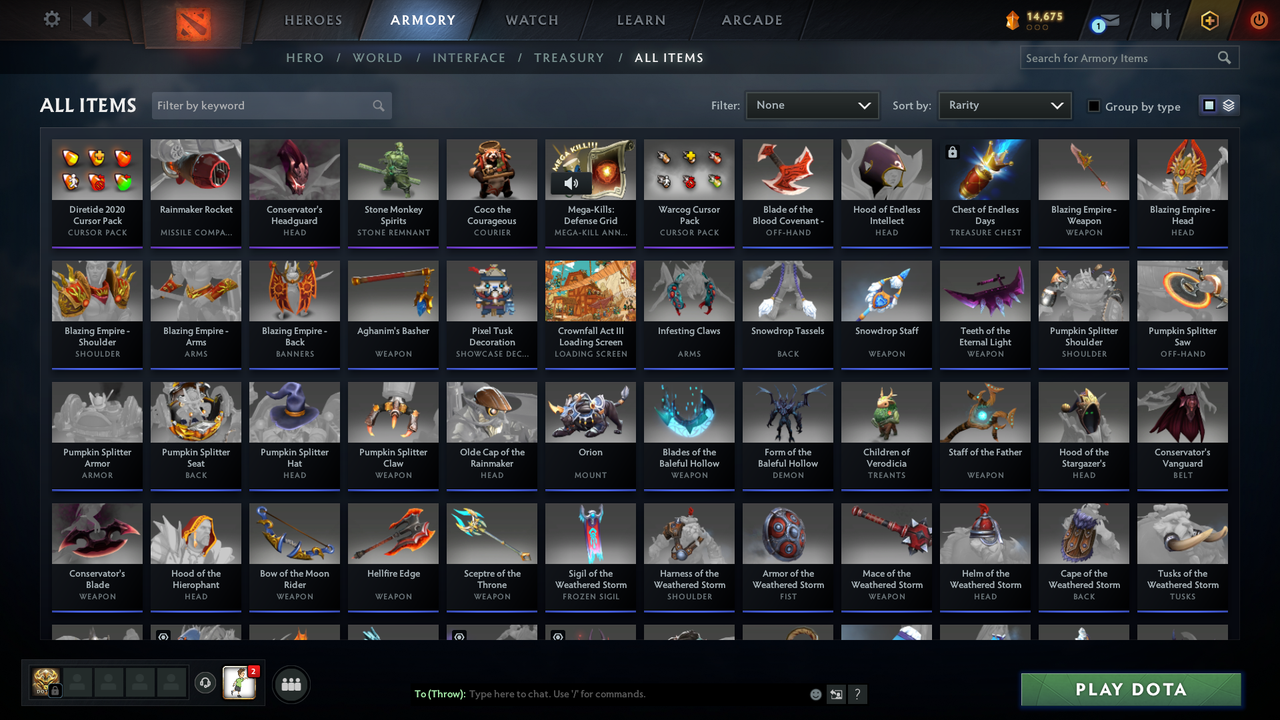Switch to the WATCH tab
This screenshot has height=720, width=1280.
pyautogui.click(x=531, y=20)
